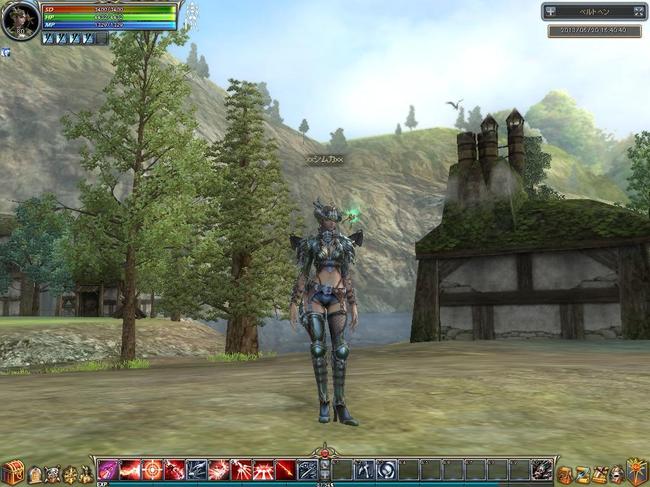Use the pickaxe skill on the hotbar

(x=364, y=469)
